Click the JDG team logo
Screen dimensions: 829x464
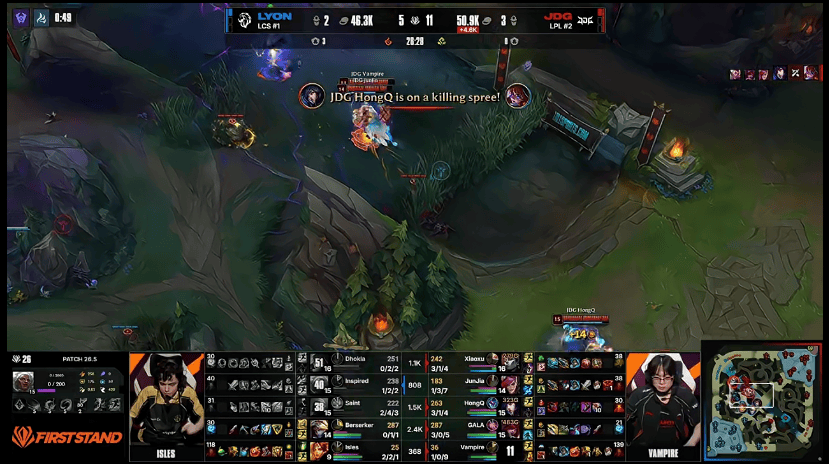586,20
